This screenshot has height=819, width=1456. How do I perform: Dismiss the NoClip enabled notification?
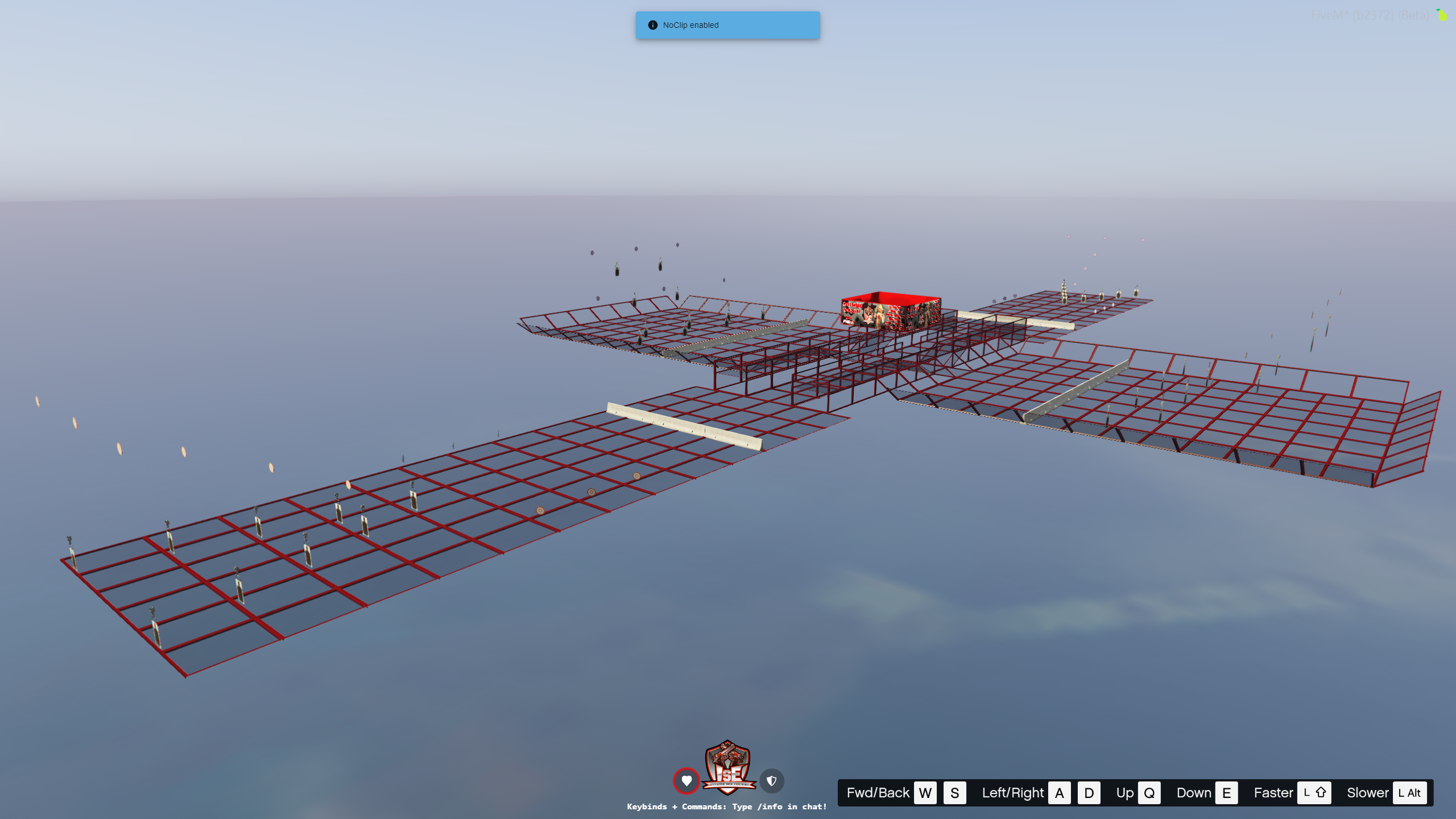point(727,25)
